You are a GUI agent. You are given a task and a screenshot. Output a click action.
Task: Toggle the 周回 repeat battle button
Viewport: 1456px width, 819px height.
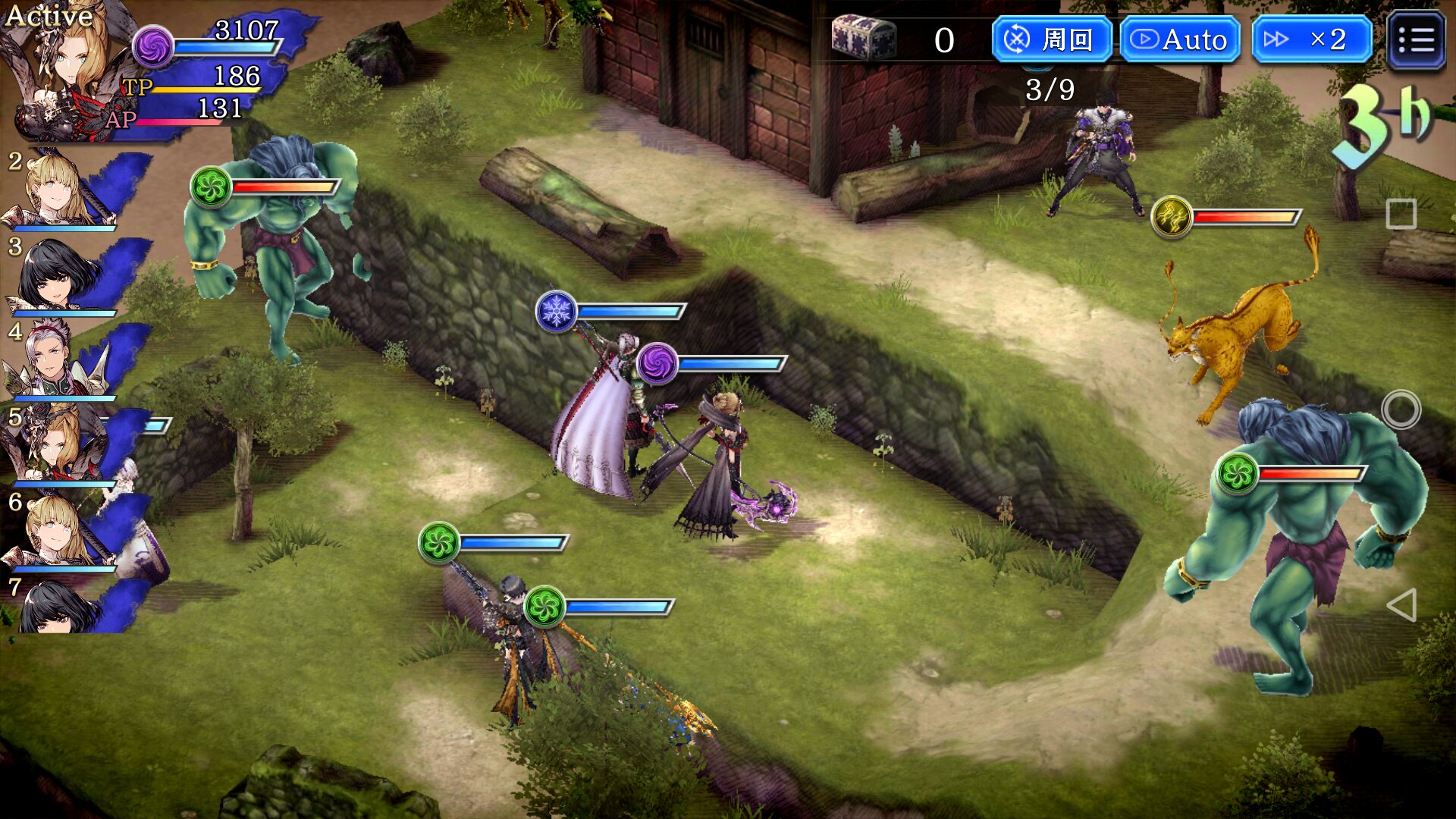(x=1051, y=39)
